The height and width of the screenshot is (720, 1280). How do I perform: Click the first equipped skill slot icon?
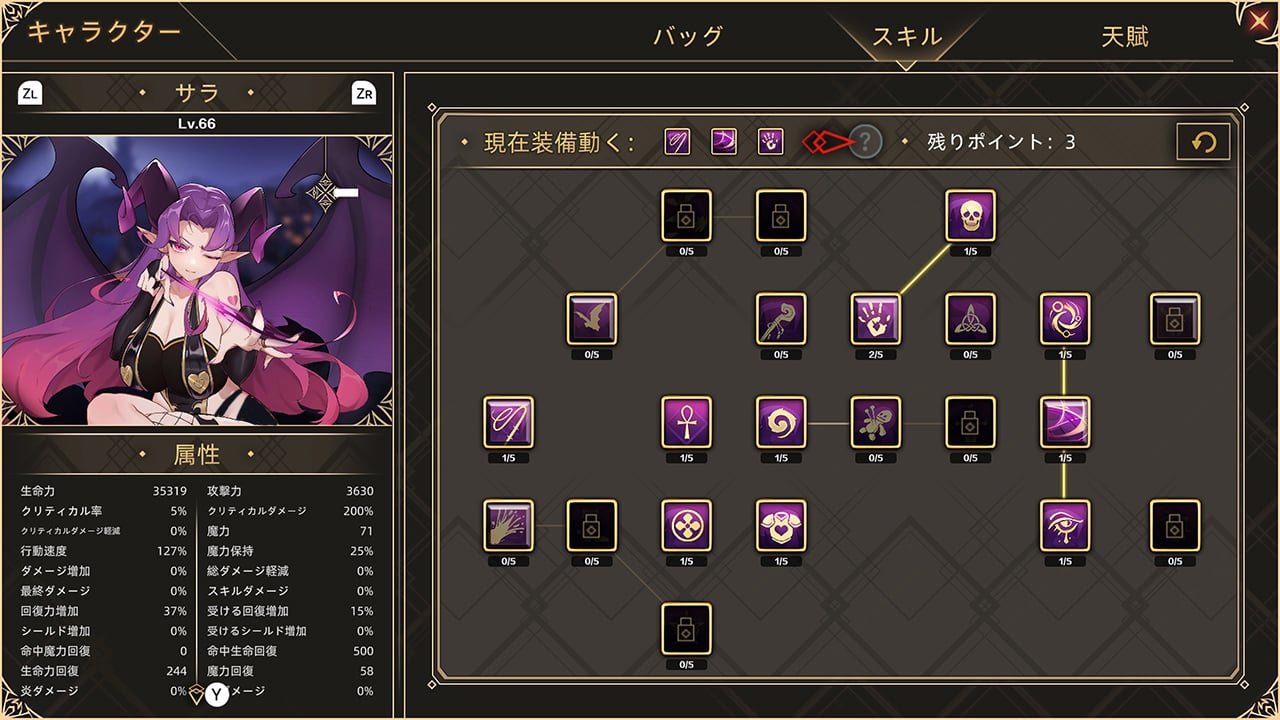pyautogui.click(x=676, y=141)
